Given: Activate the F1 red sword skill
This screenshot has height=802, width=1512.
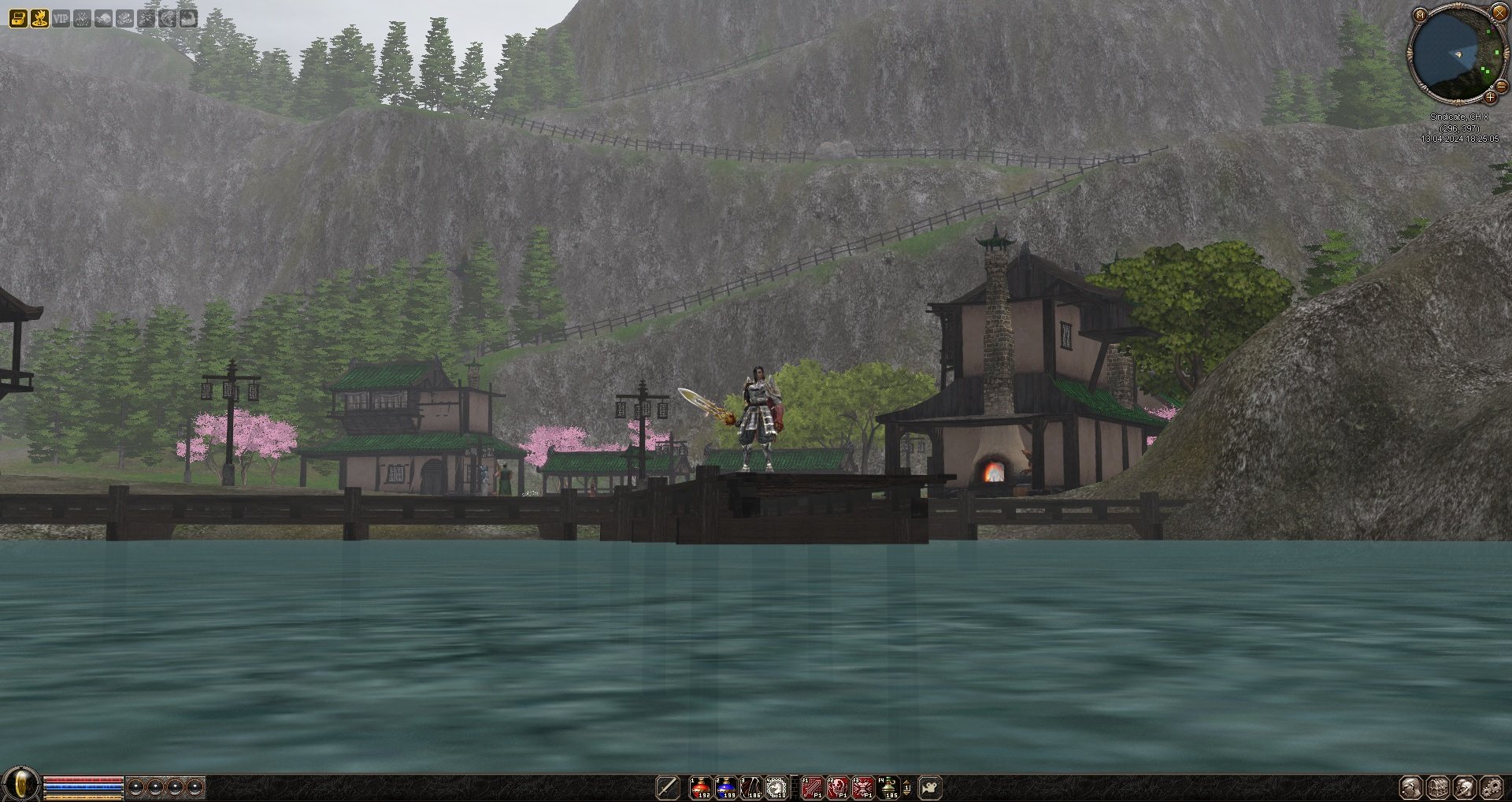Looking at the screenshot, I should pos(812,787).
